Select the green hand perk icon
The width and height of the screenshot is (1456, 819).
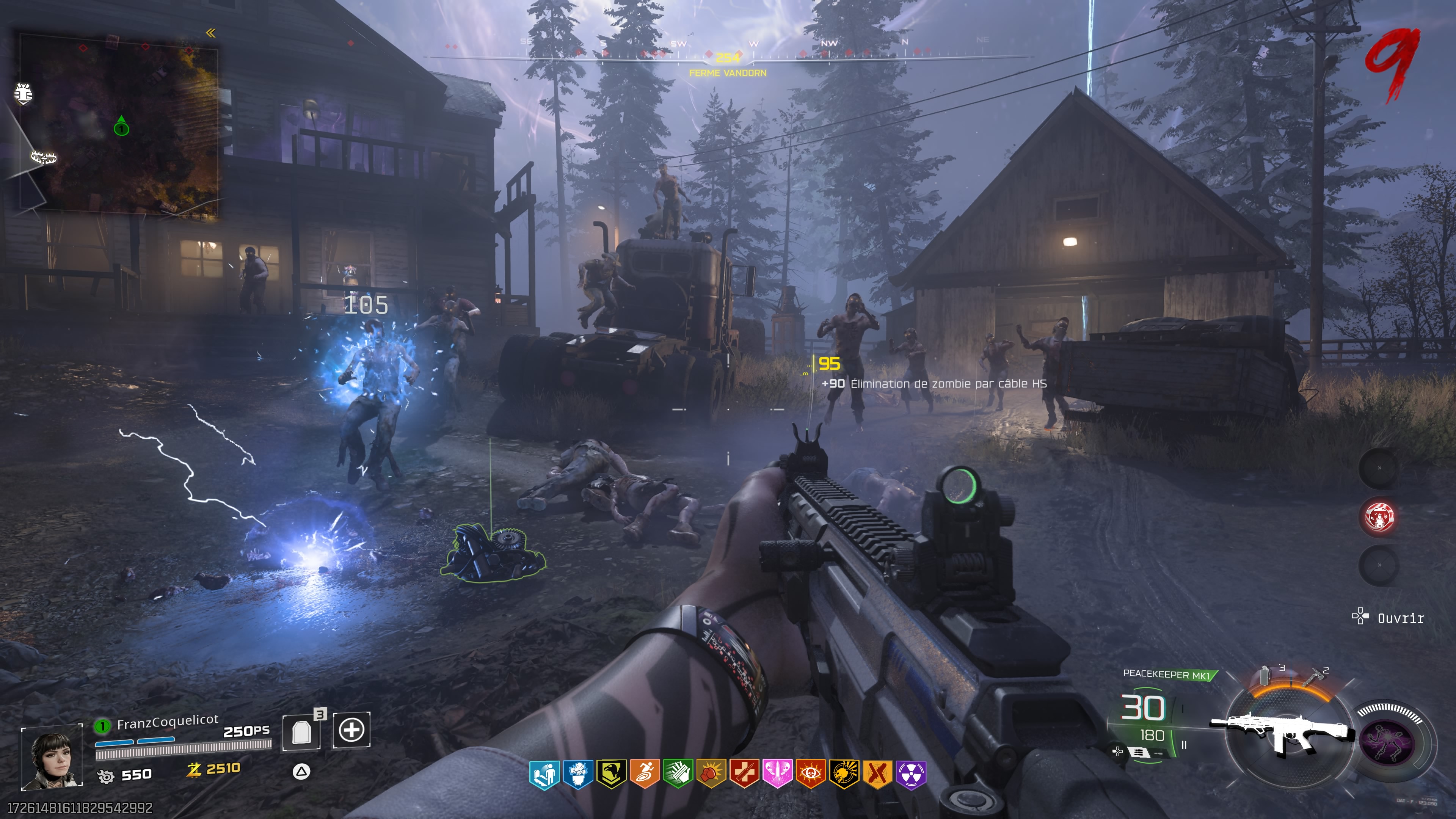point(678,774)
